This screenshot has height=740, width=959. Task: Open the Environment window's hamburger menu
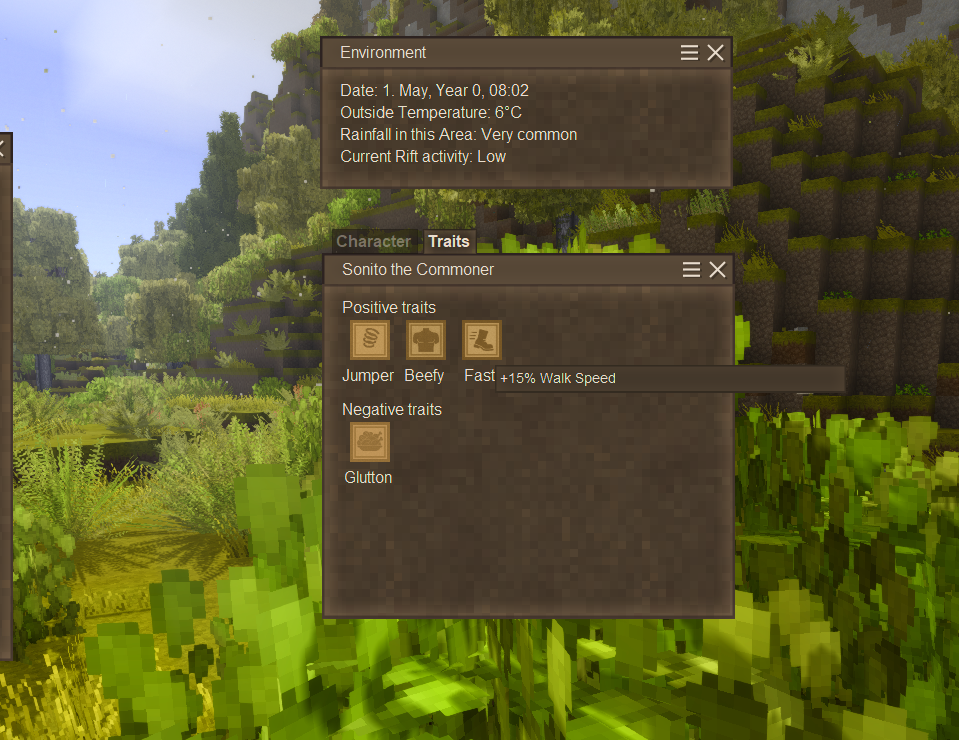coord(689,53)
